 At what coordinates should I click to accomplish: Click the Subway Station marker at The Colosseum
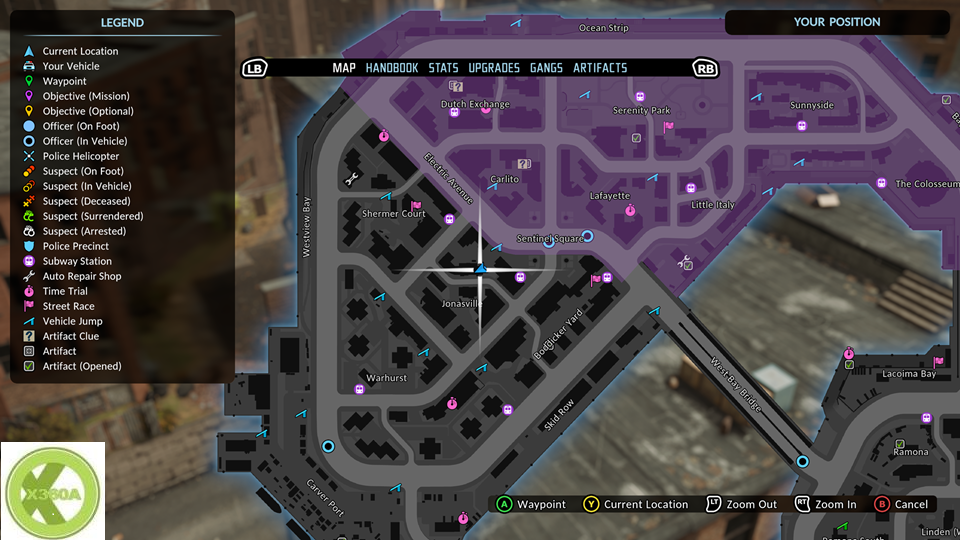click(881, 183)
